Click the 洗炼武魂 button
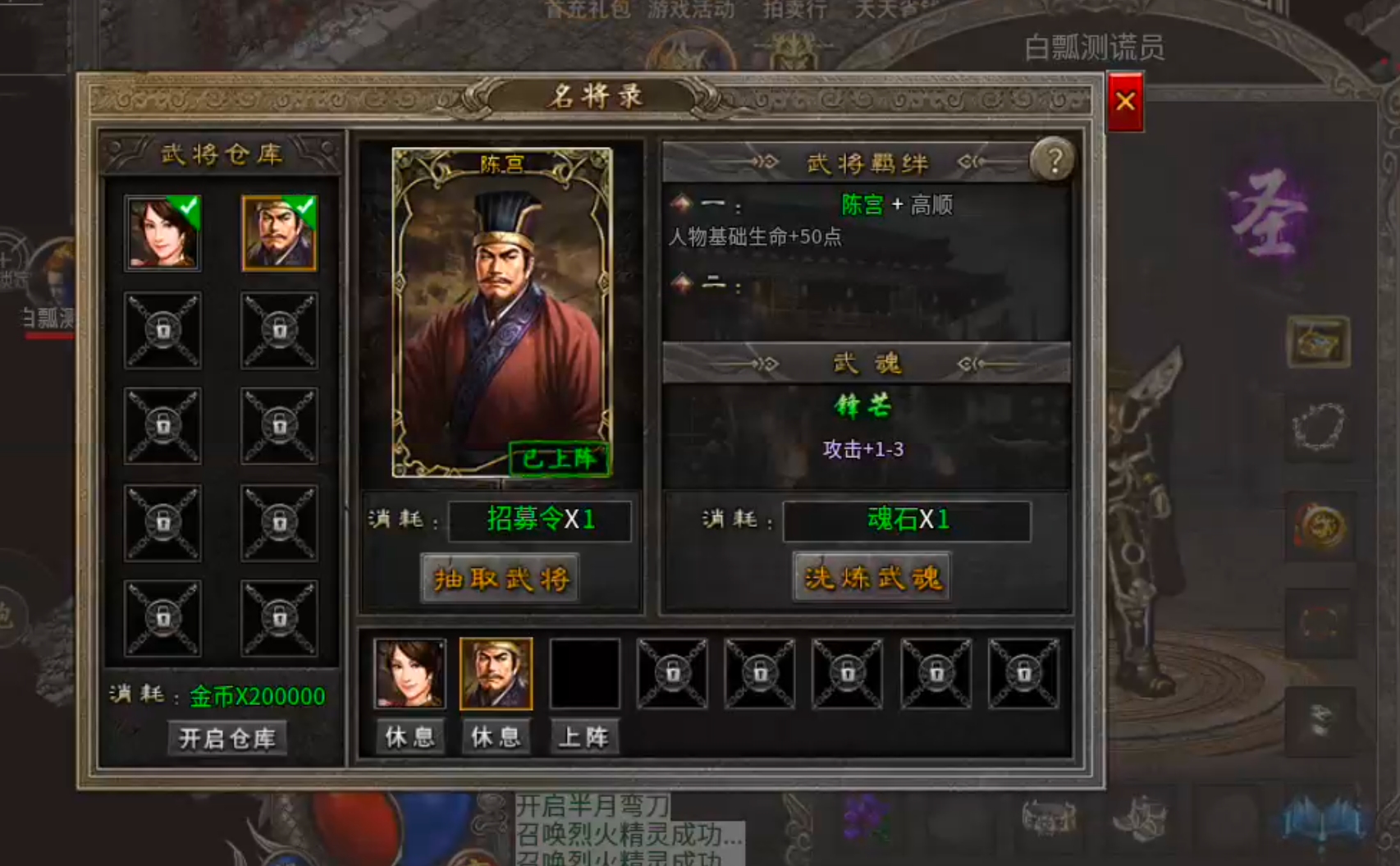The width and height of the screenshot is (1400, 866). 872,578
